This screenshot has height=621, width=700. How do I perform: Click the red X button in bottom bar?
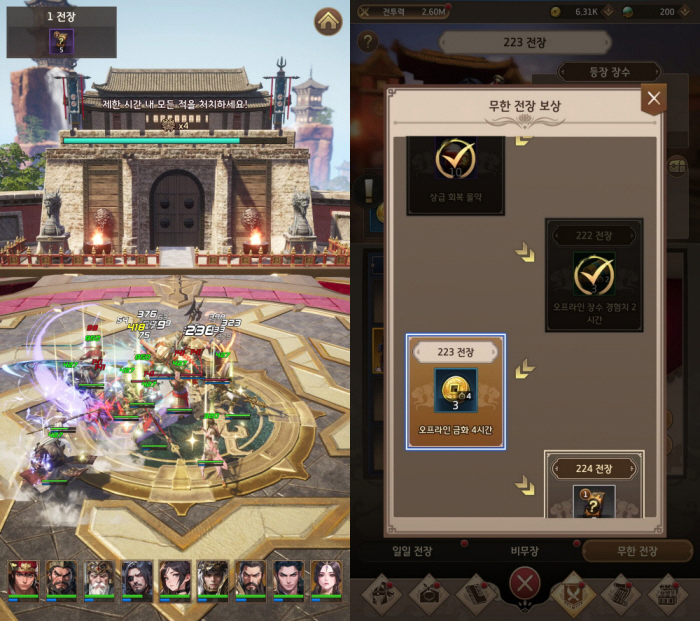point(524,584)
